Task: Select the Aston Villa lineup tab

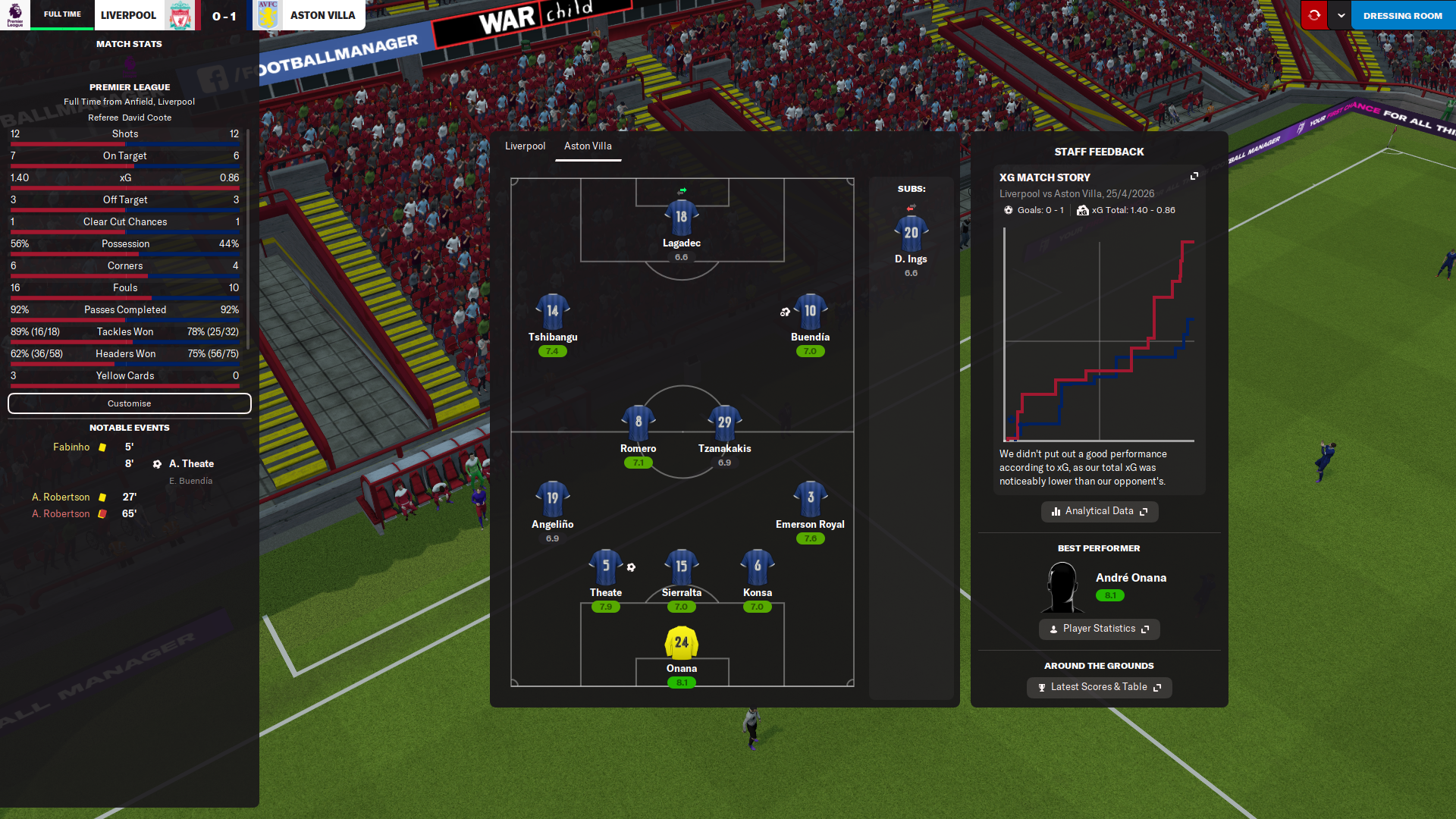Action: click(x=588, y=146)
